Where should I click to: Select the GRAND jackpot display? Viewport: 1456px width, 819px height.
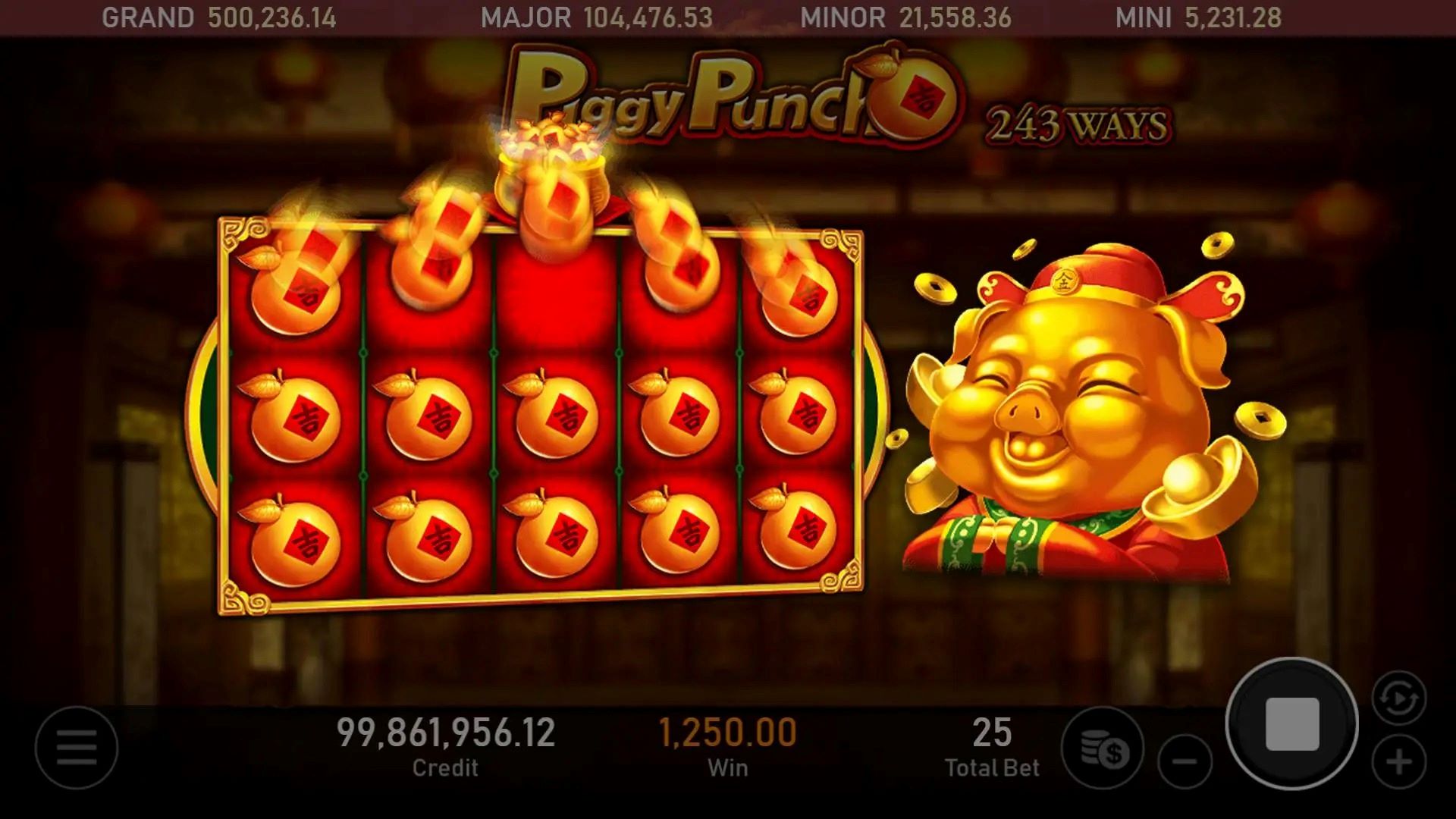click(220, 17)
